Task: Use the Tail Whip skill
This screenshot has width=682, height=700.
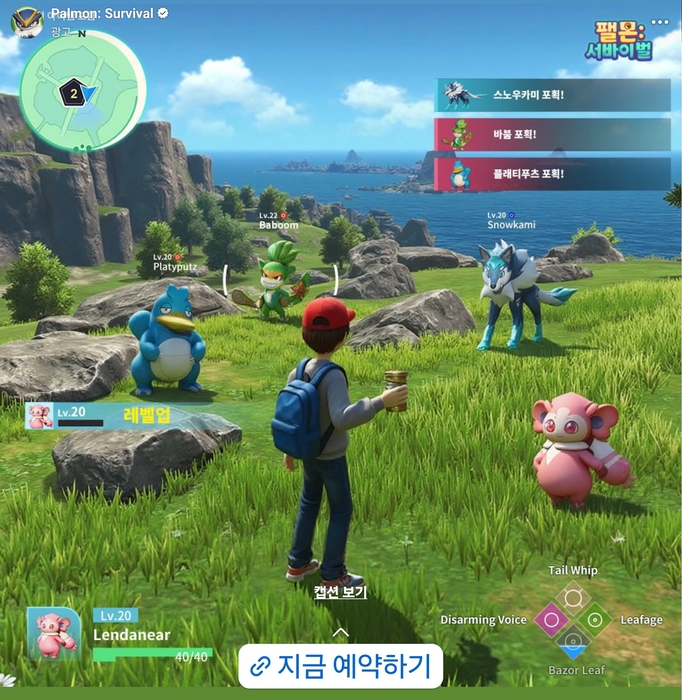Action: [573, 598]
